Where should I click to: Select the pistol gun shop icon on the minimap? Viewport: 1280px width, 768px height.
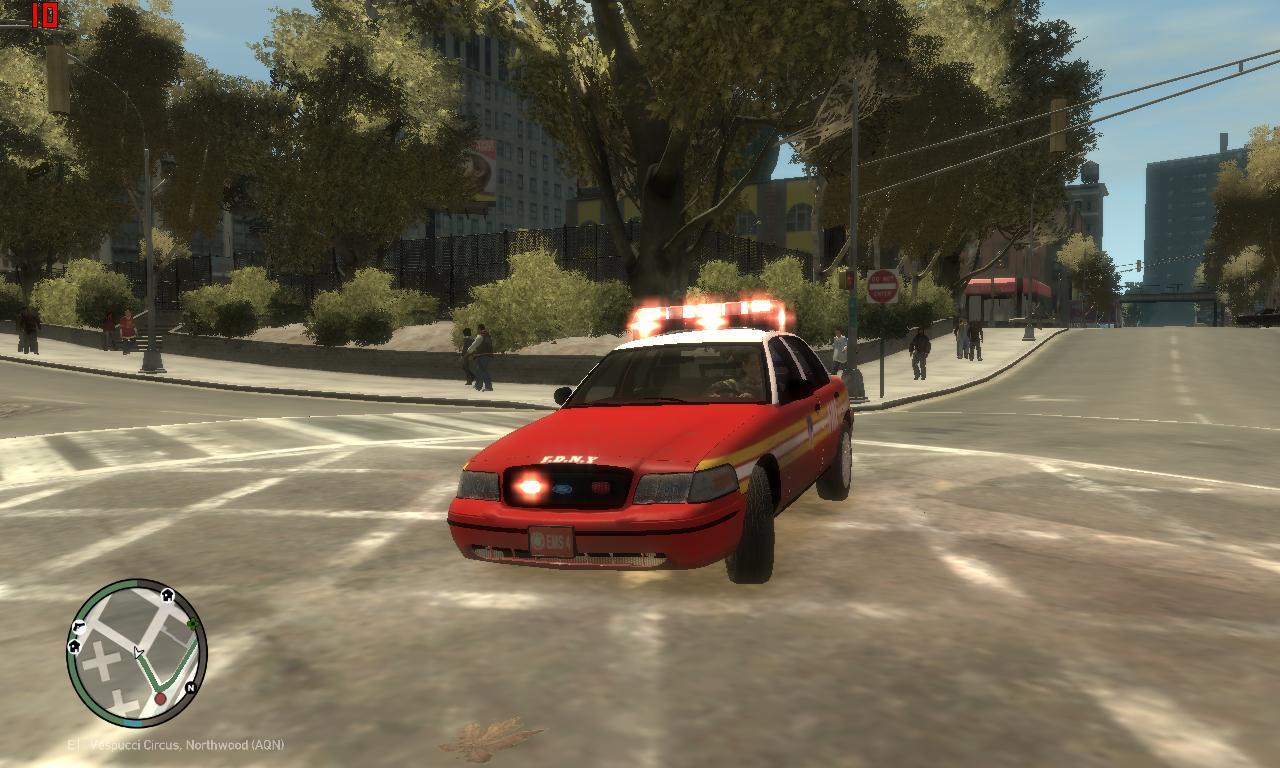click(x=79, y=626)
